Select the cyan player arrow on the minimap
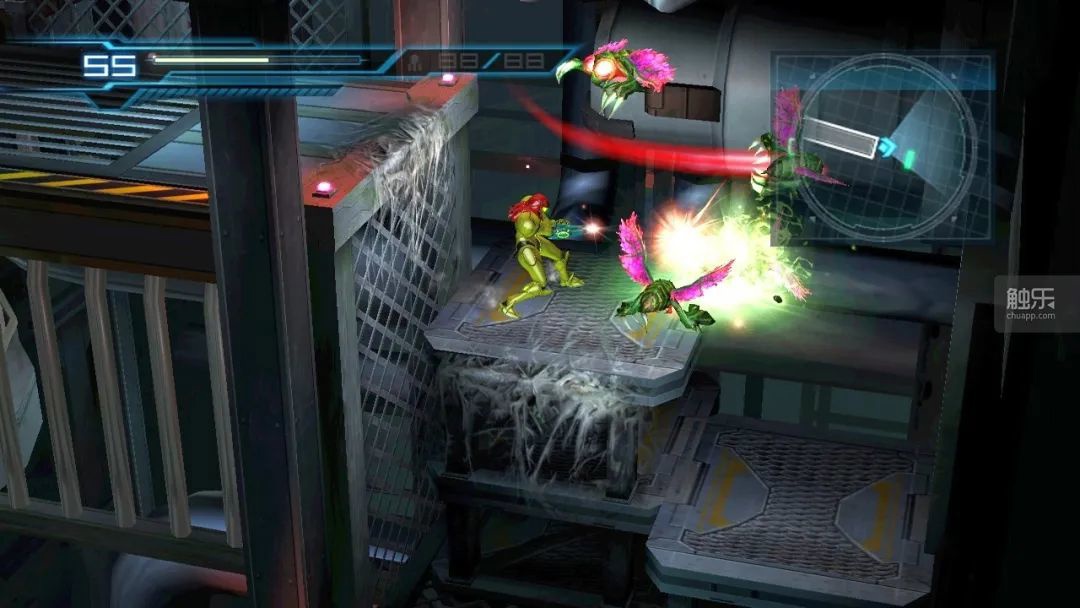Viewport: 1080px width, 608px height. [886, 147]
